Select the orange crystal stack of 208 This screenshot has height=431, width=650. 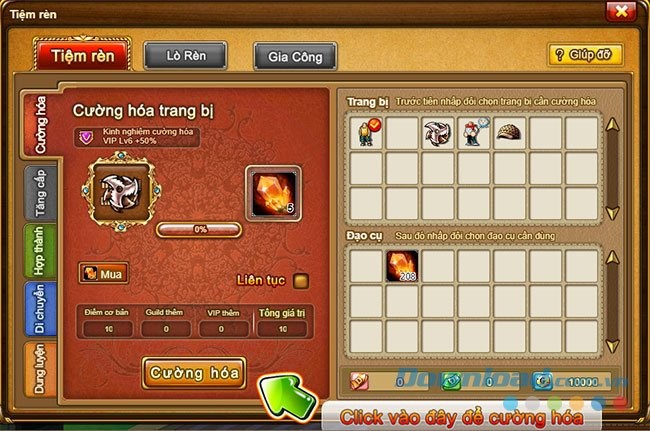tap(402, 266)
